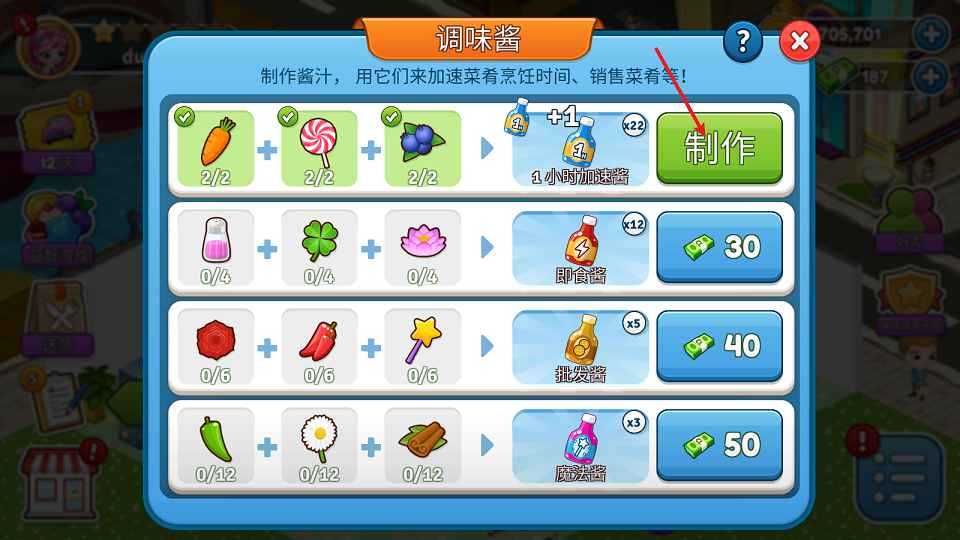Viewport: 960px width, 540px height.
Task: Choose the red chili pepper ingredient
Action: (x=319, y=346)
